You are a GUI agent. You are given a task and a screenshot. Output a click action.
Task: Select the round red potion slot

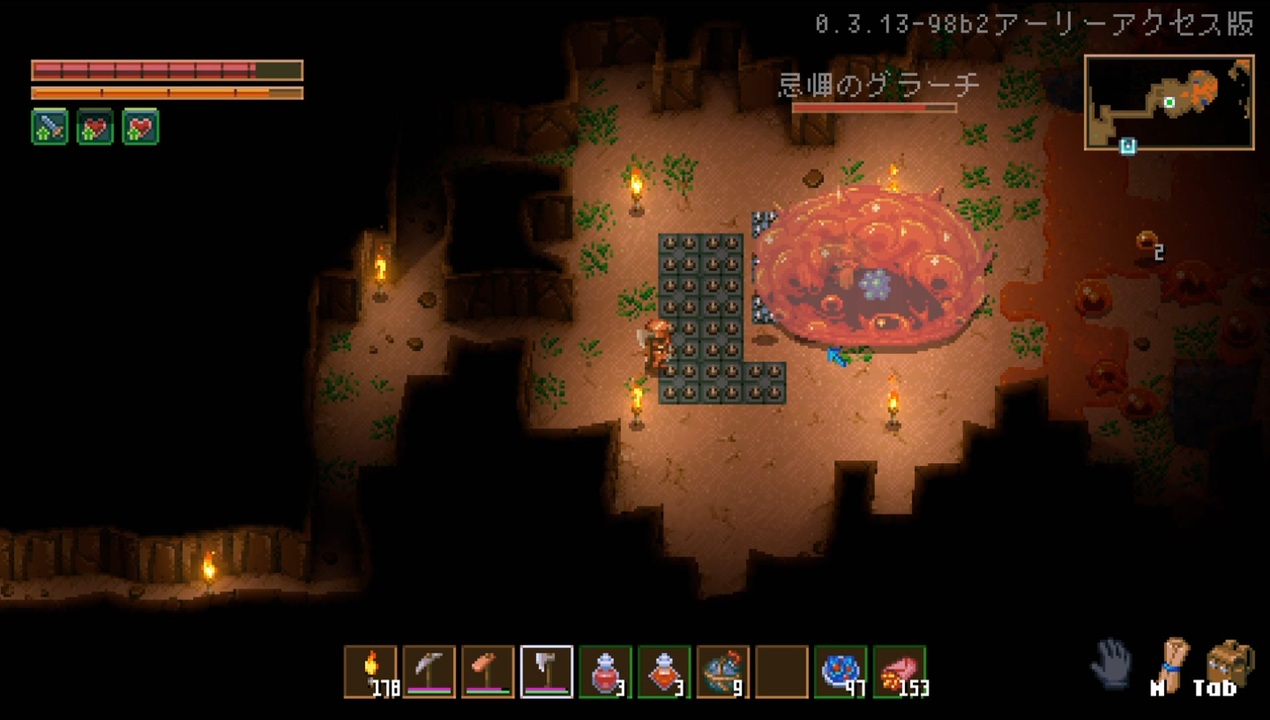tap(606, 671)
